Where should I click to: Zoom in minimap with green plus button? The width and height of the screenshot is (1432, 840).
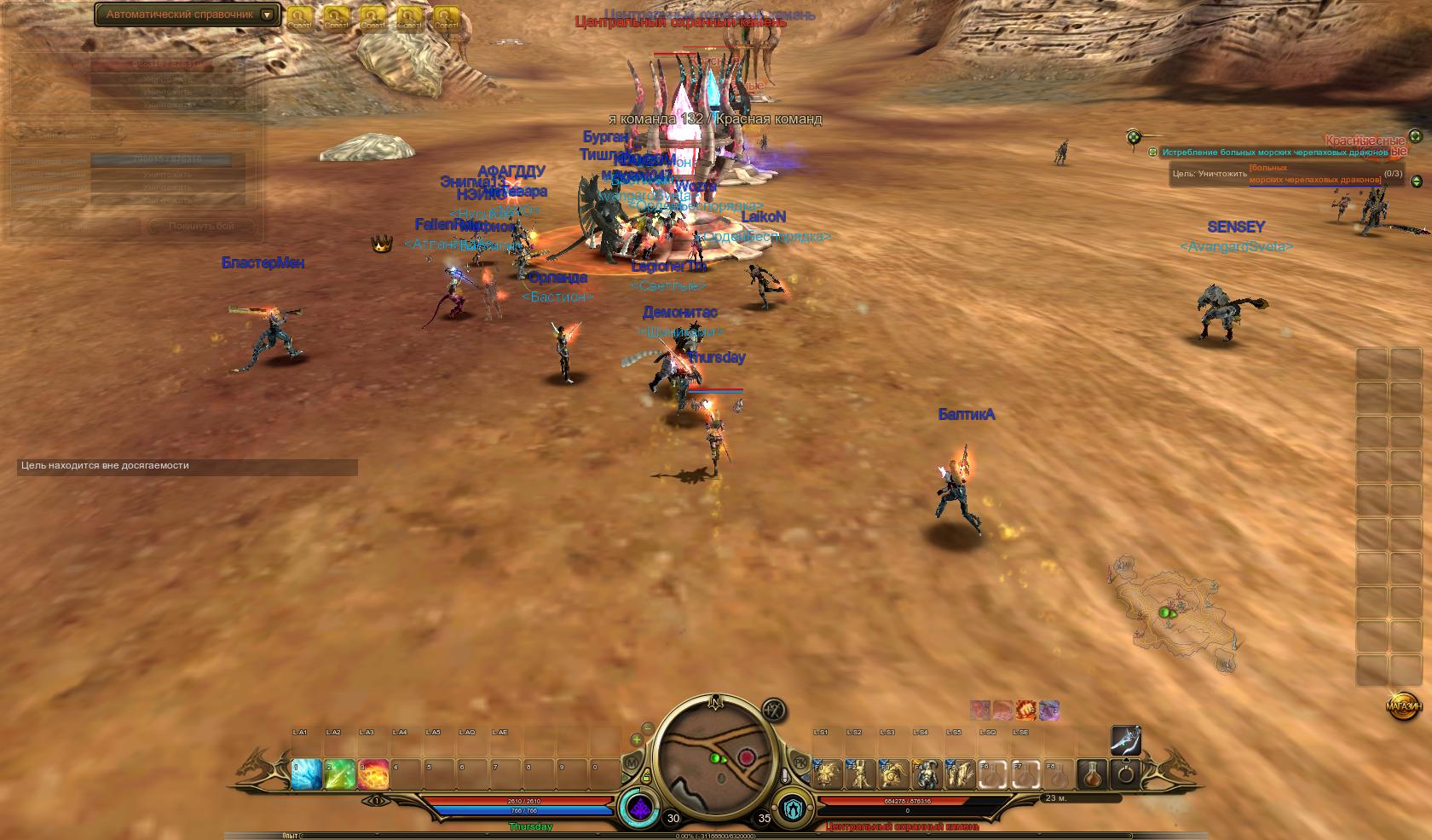tap(637, 739)
